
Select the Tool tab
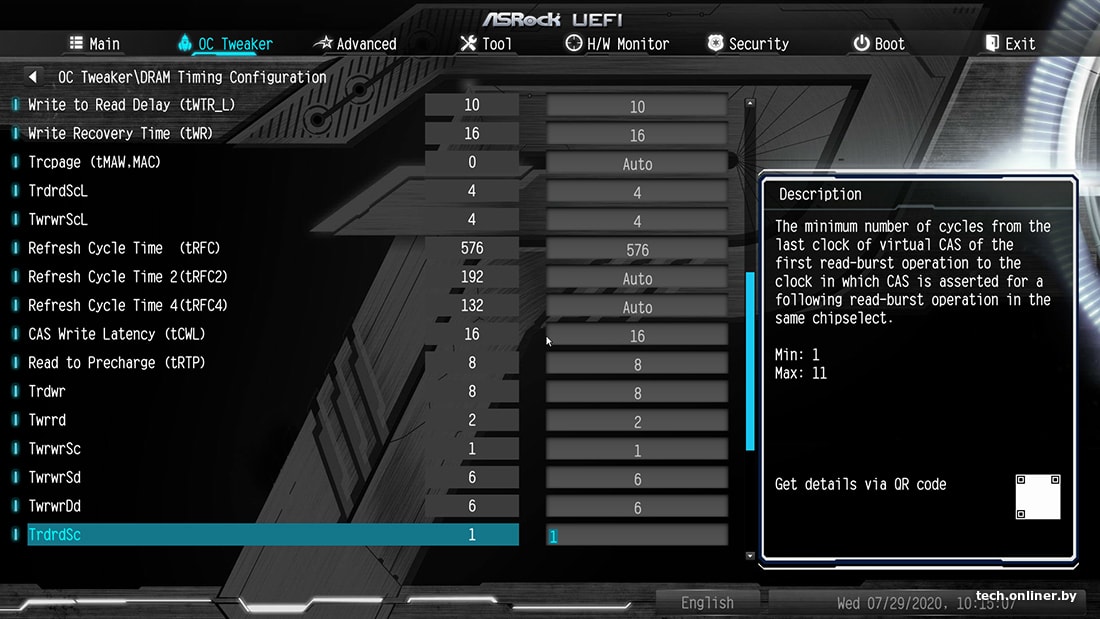click(486, 44)
